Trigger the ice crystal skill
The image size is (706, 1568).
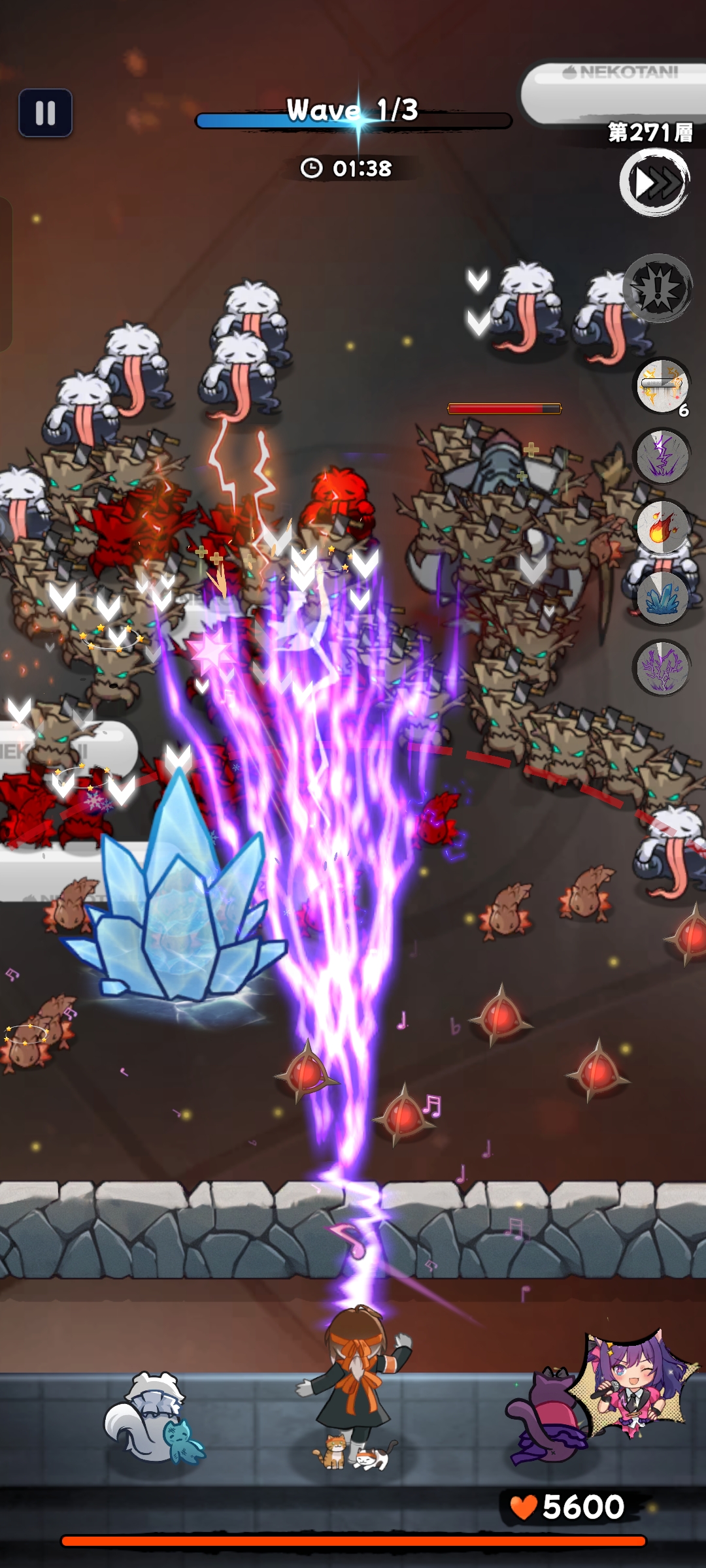tap(662, 598)
